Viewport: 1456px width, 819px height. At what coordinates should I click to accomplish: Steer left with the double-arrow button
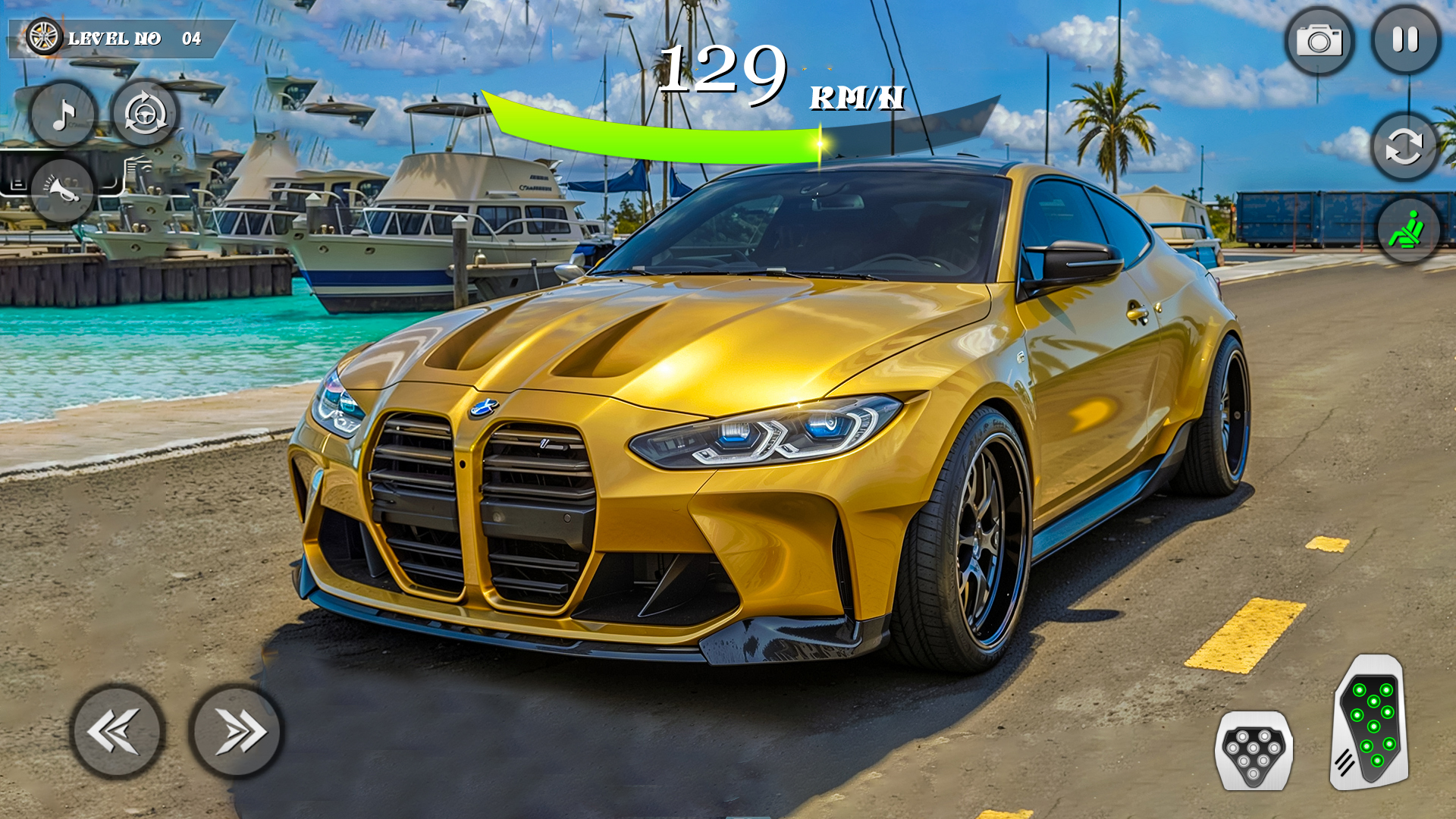[x=117, y=731]
